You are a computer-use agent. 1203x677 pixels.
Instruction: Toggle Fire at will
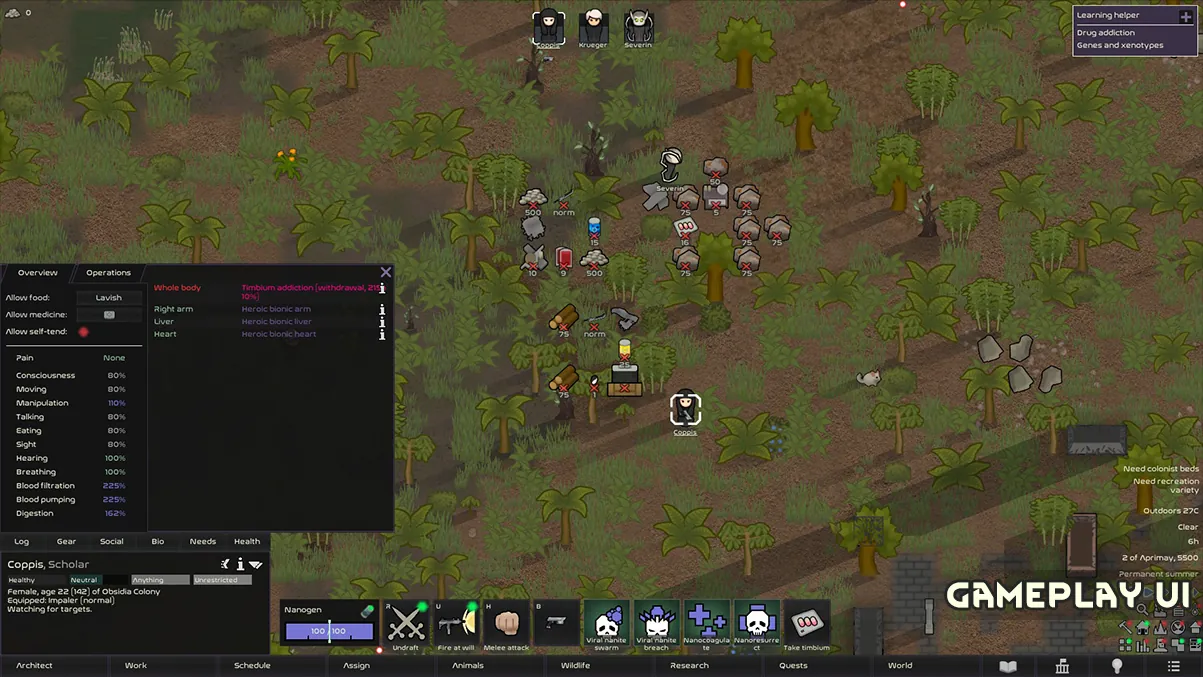coord(456,625)
